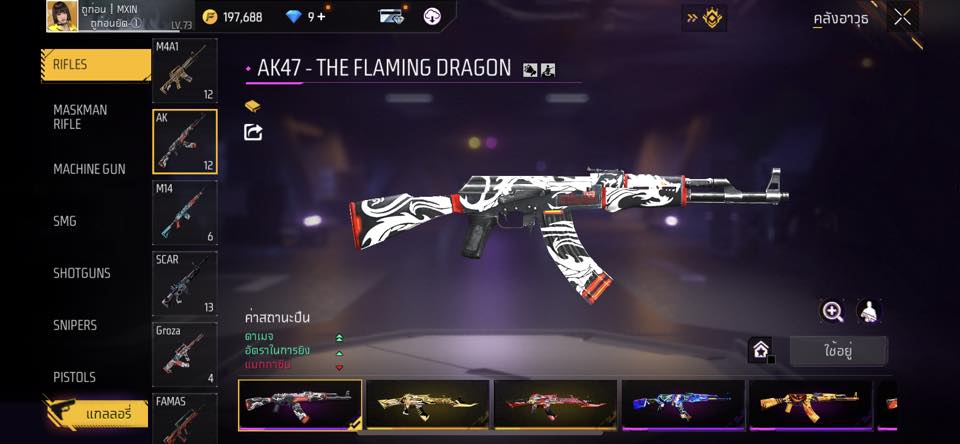This screenshot has width=960, height=444.
Task: Select the M4A1 weapon tile
Action: [184, 71]
